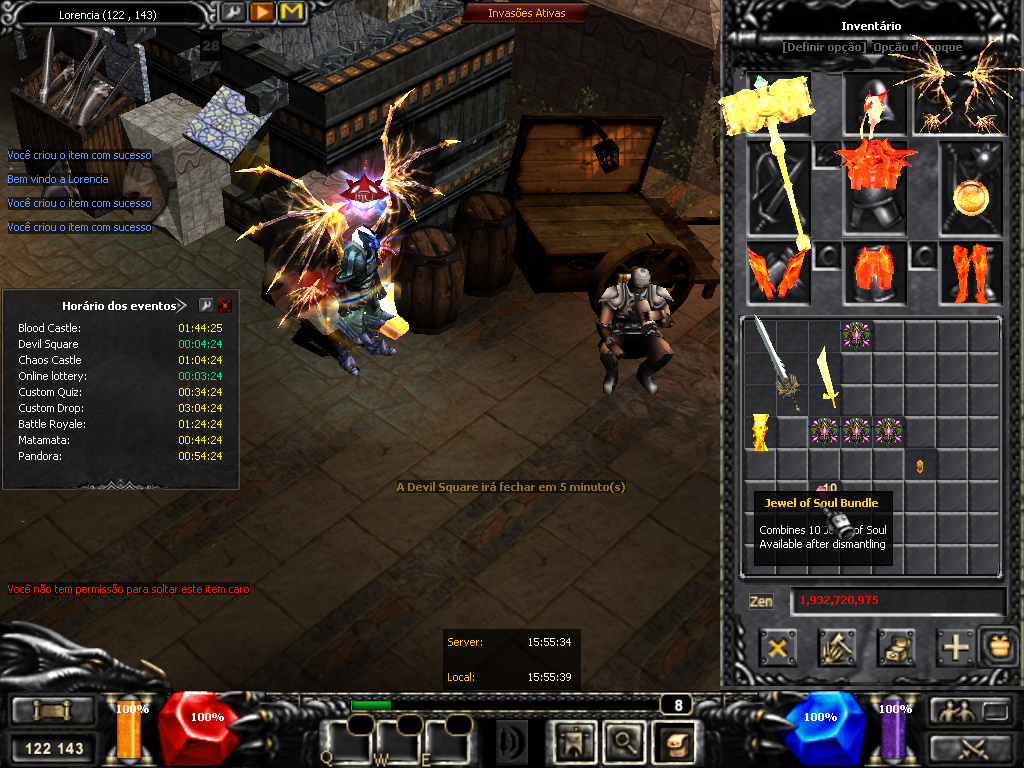Click the yellow M button at top

pos(291,12)
